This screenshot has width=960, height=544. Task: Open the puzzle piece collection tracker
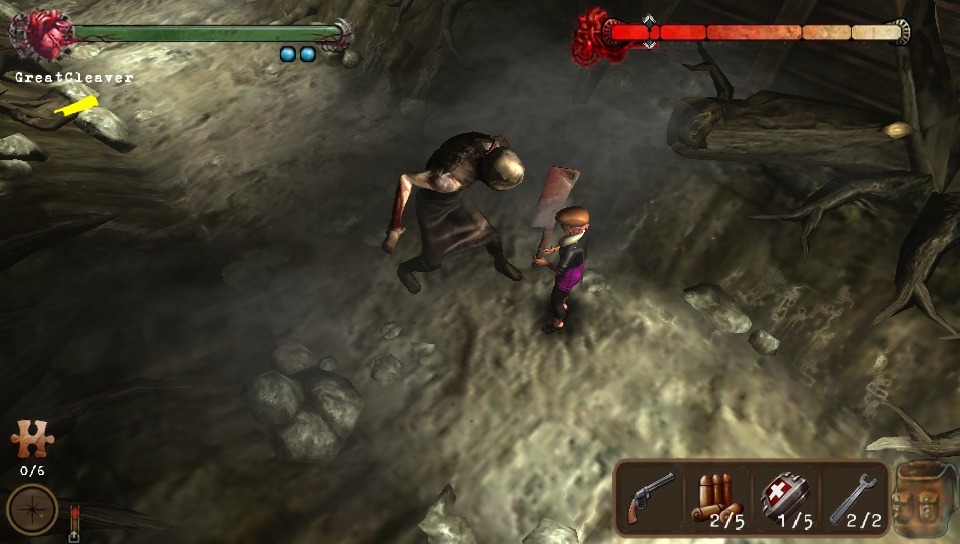point(31,440)
